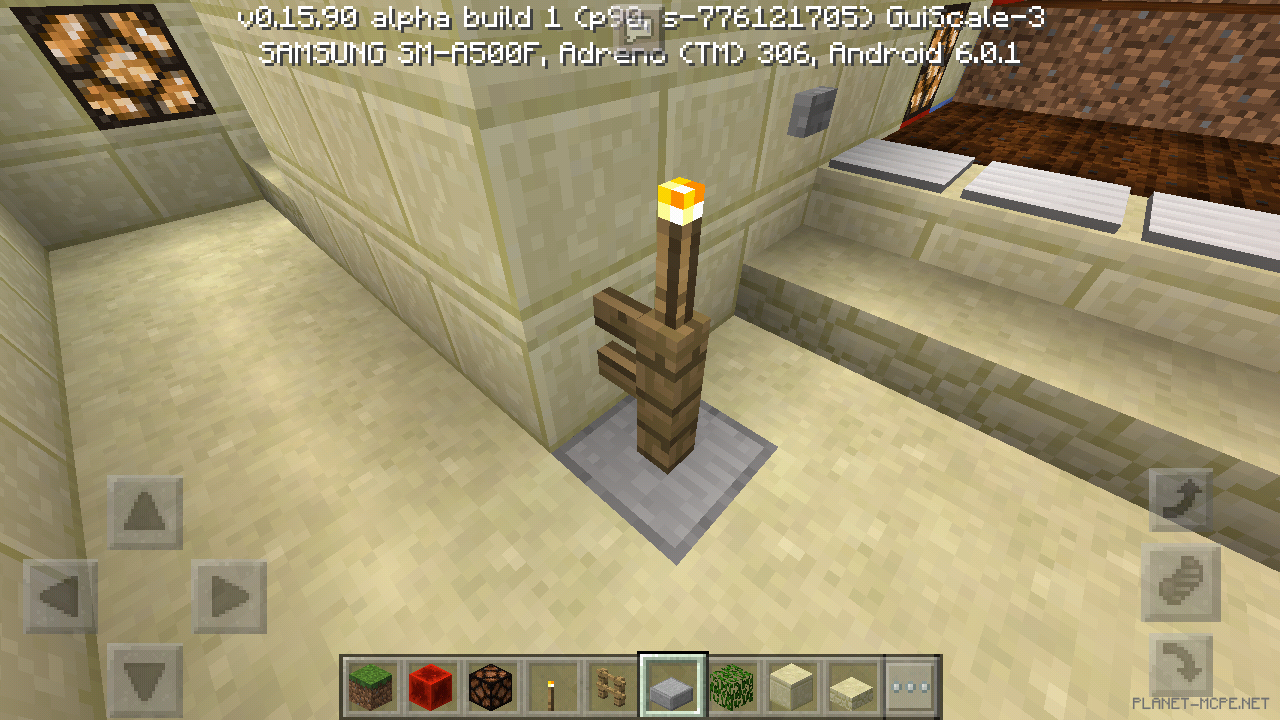This screenshot has height=720, width=1280.
Task: Select the redstone lamp item in hotbar
Action: pos(491,686)
